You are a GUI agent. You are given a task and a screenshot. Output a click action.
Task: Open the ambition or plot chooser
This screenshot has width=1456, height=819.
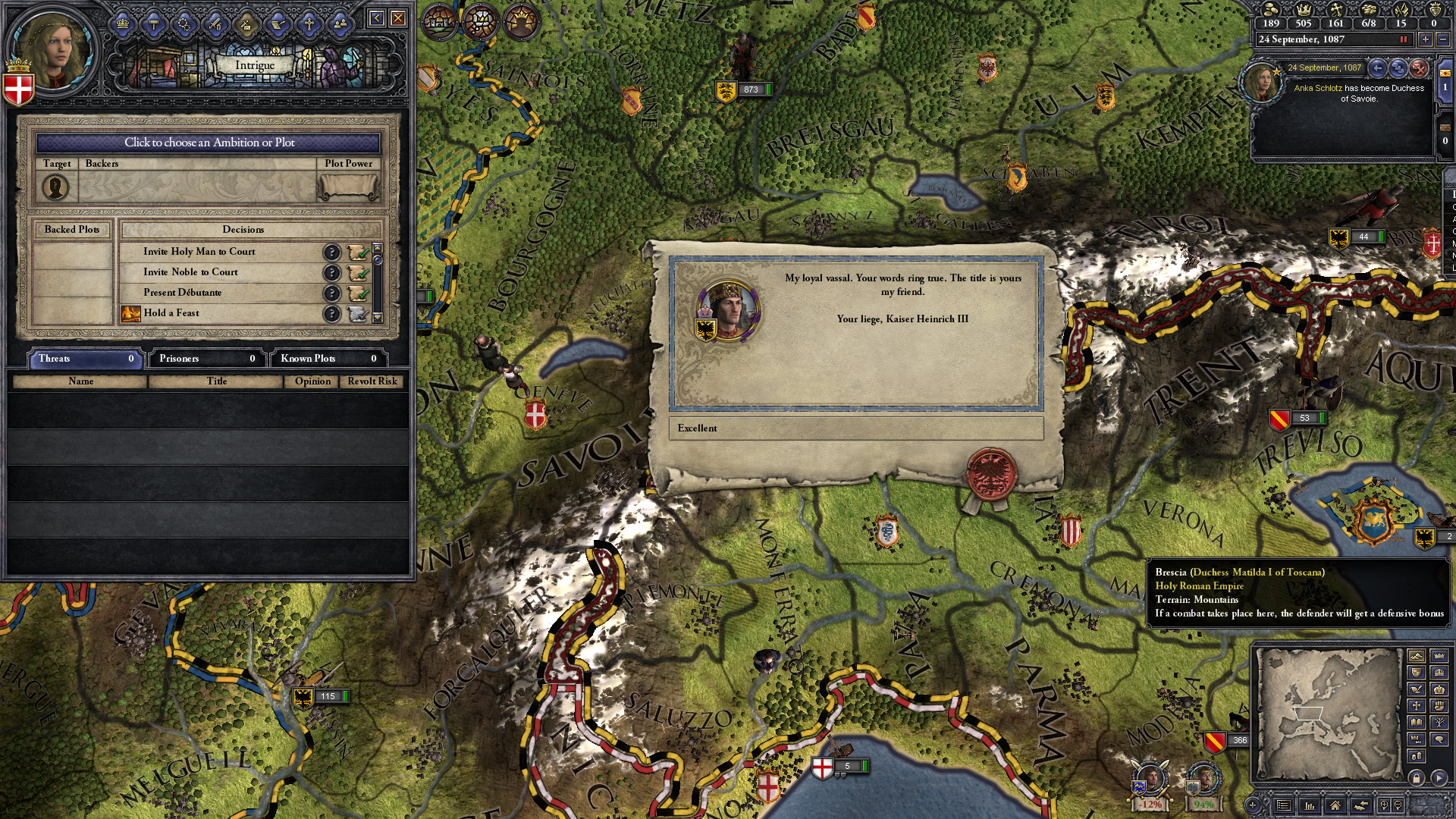click(x=209, y=143)
